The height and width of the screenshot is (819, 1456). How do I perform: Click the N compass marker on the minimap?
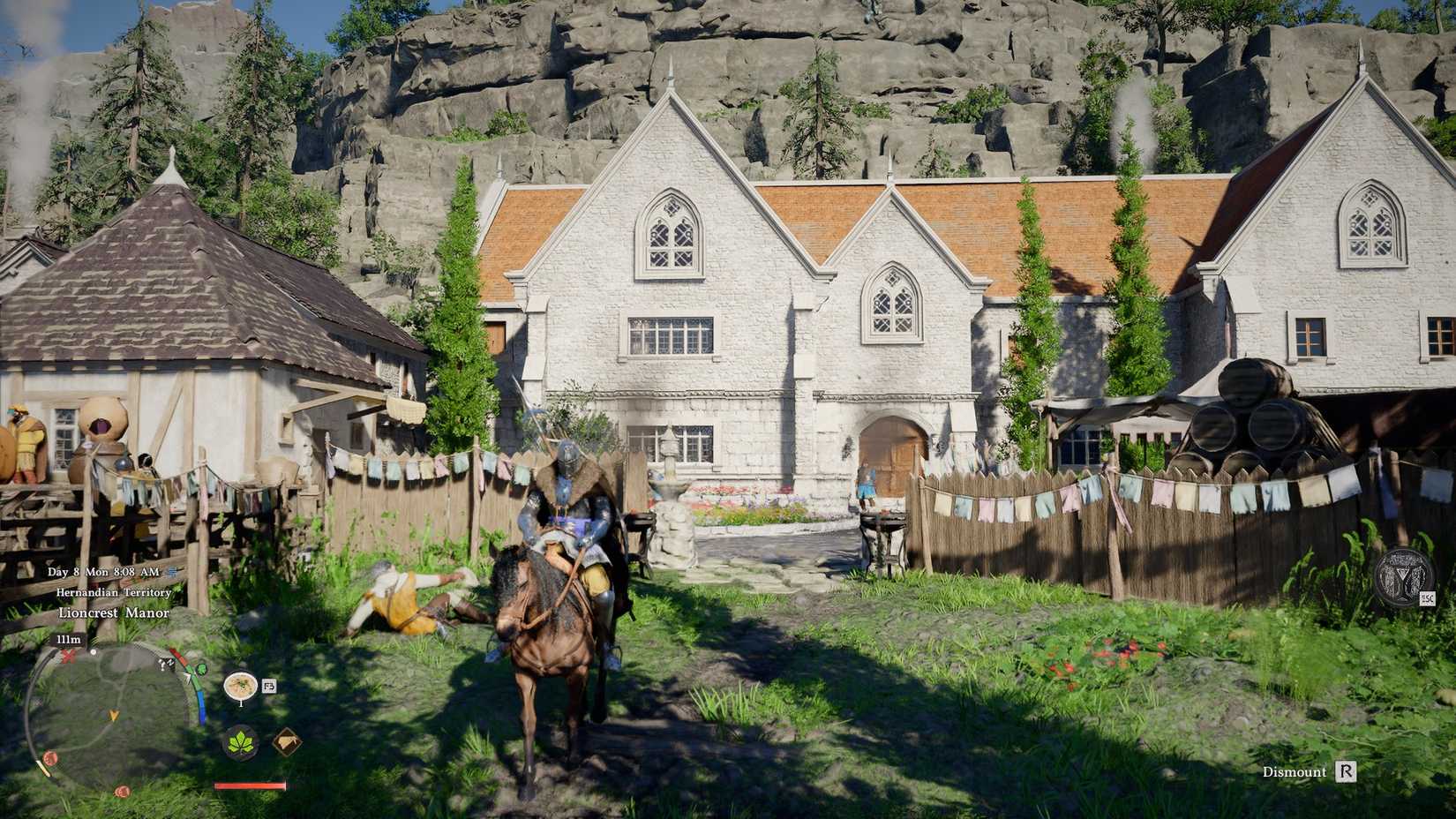tap(169, 661)
